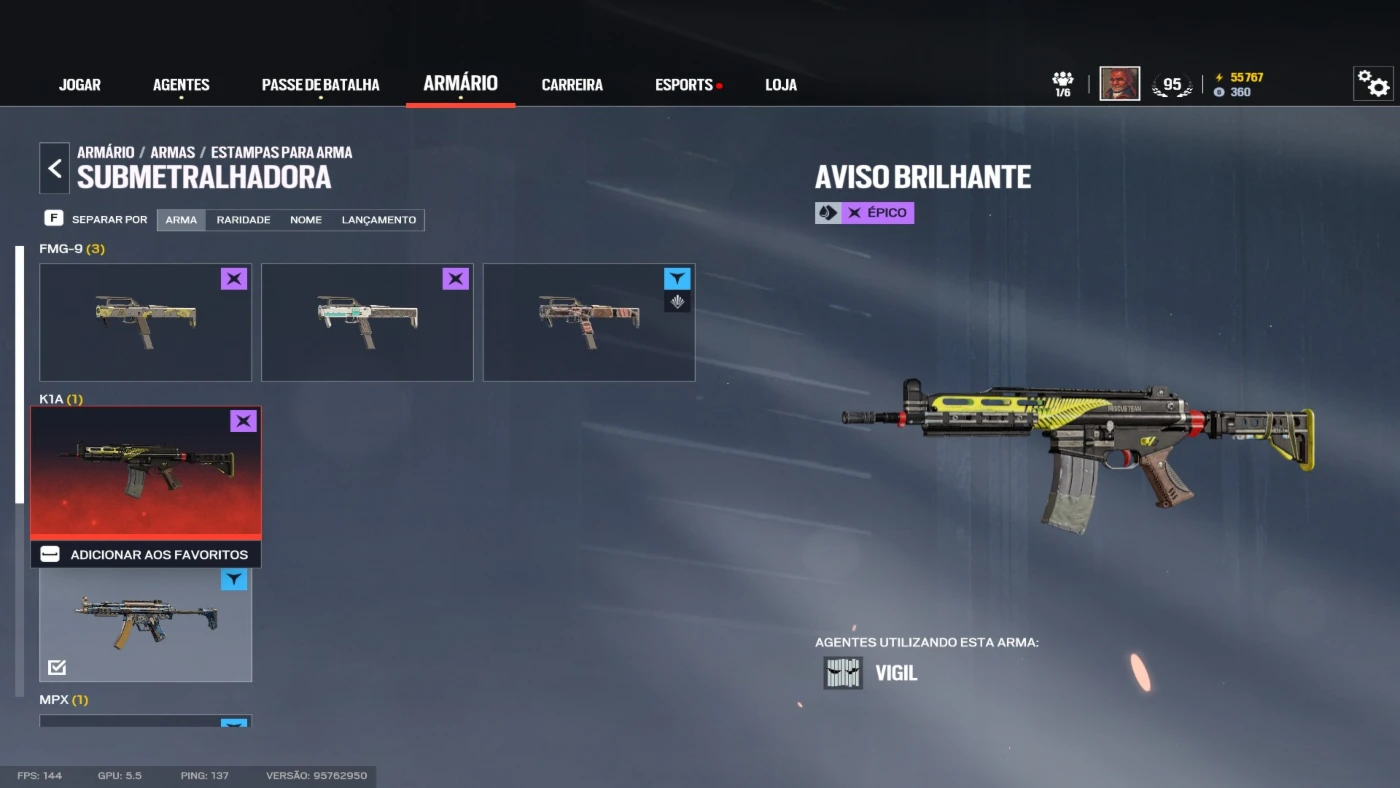Go back with the arrow button
This screenshot has height=788, width=1400.
point(55,168)
